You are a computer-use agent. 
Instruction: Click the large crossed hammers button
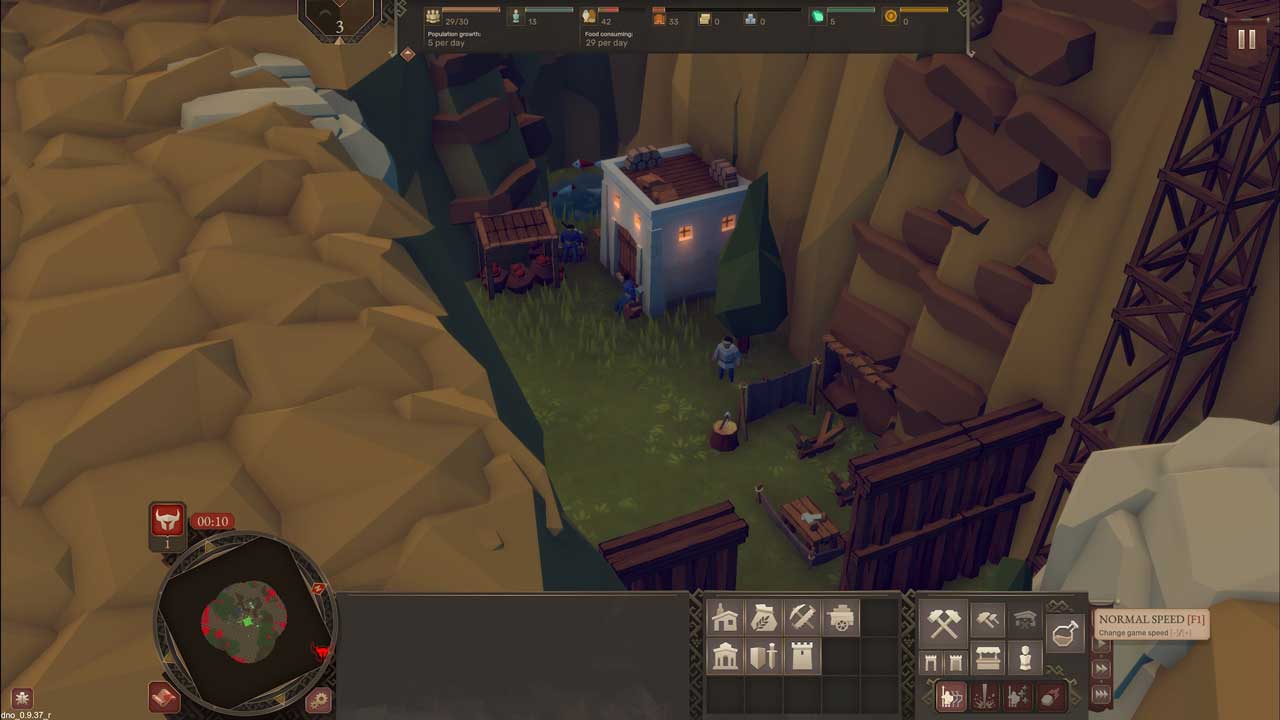pos(943,623)
